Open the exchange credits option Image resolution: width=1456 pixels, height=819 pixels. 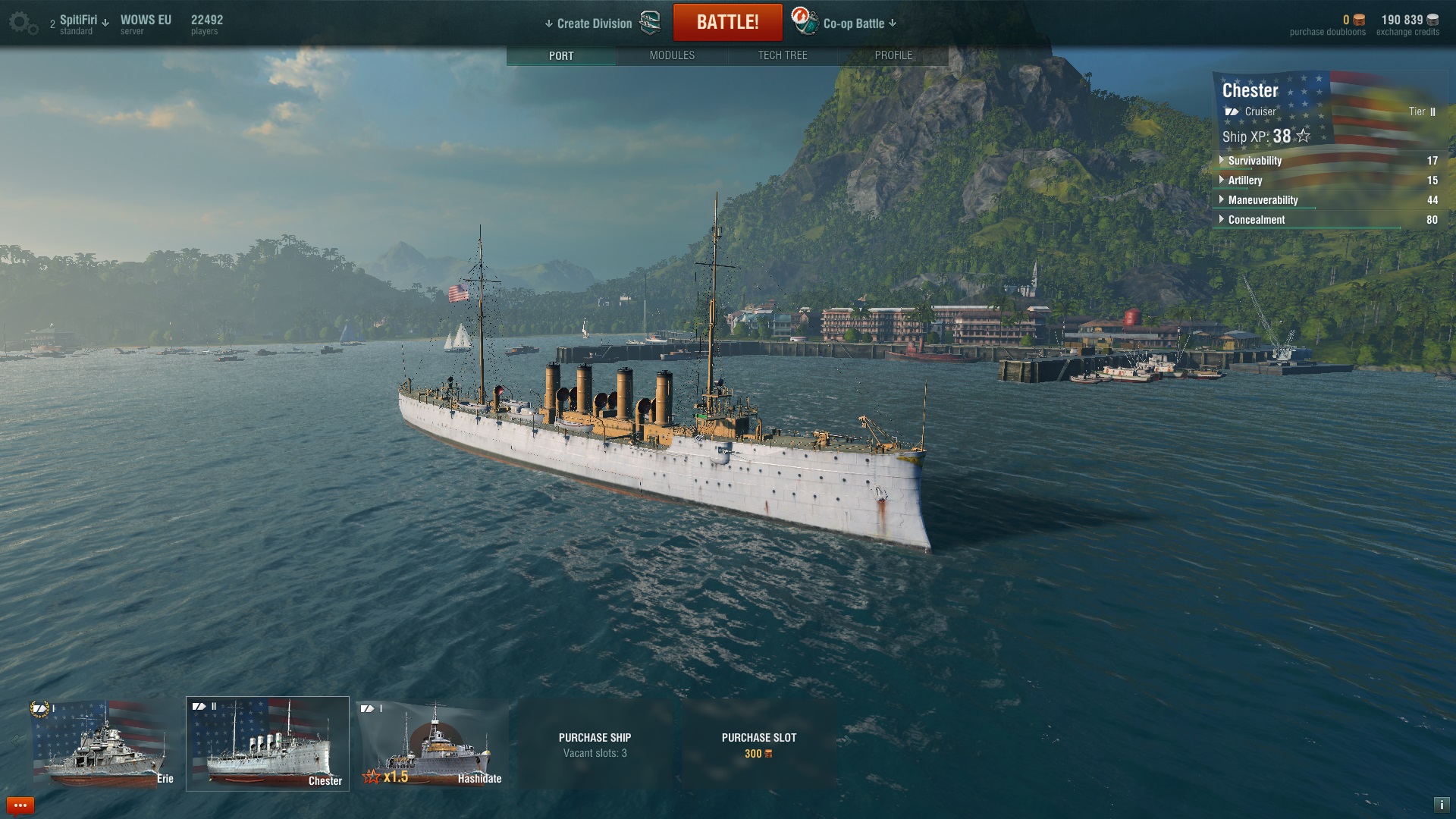(x=1408, y=24)
